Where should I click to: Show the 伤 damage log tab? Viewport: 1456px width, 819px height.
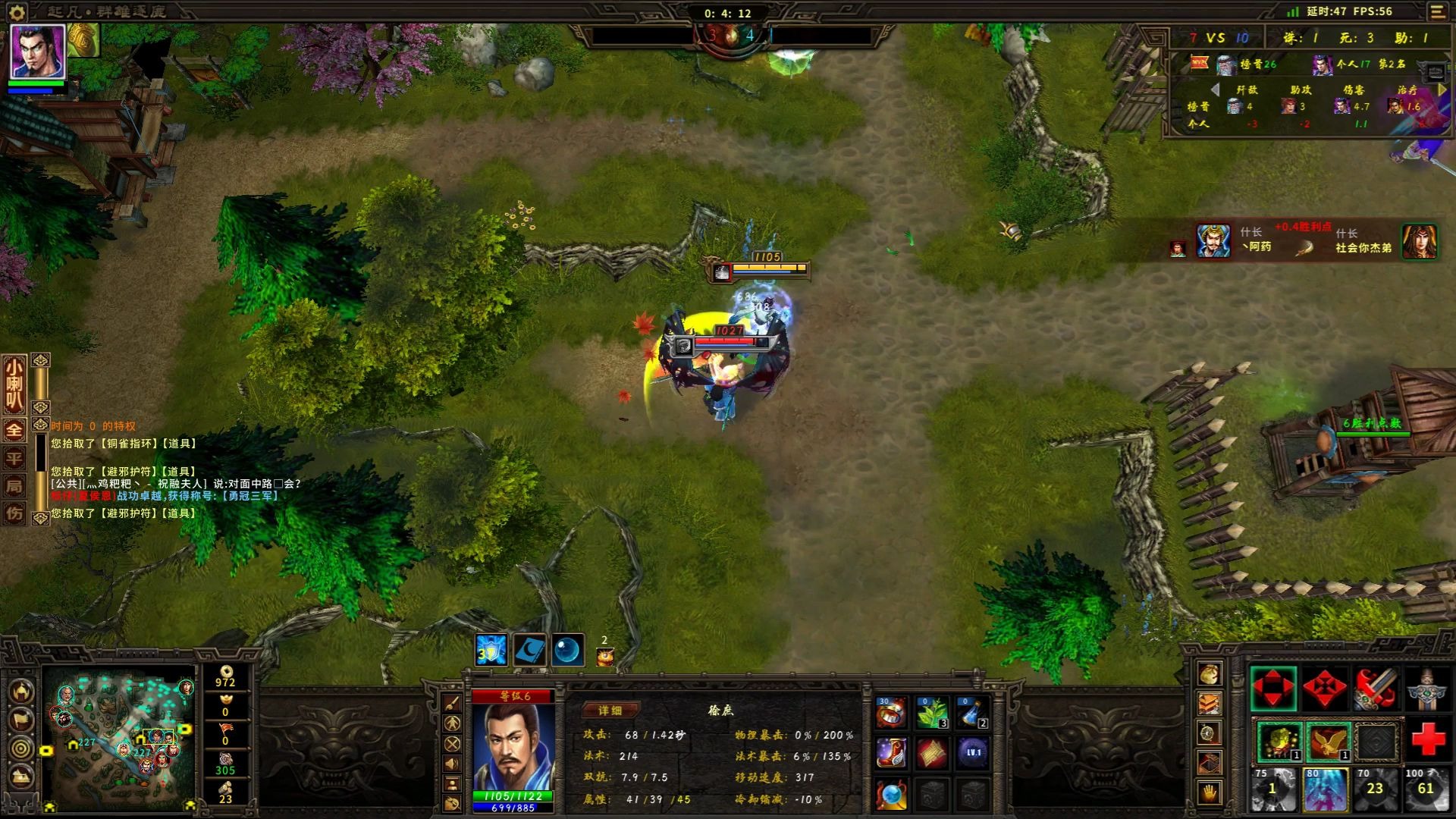pyautogui.click(x=14, y=513)
